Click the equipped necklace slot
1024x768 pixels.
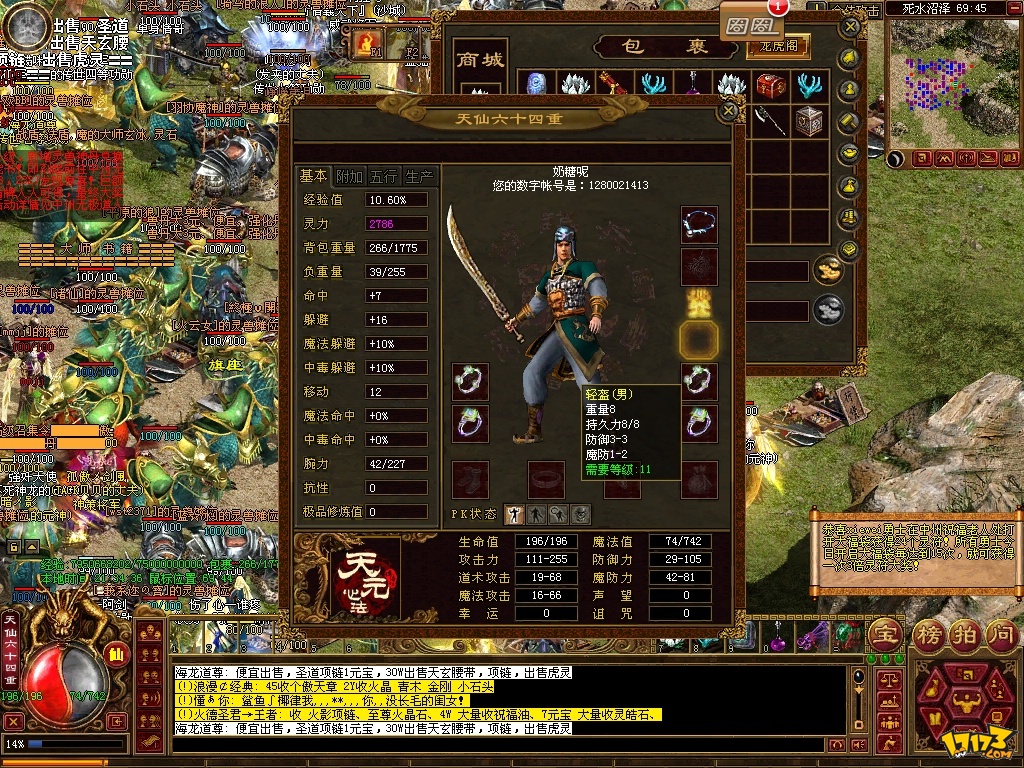pyautogui.click(x=699, y=224)
